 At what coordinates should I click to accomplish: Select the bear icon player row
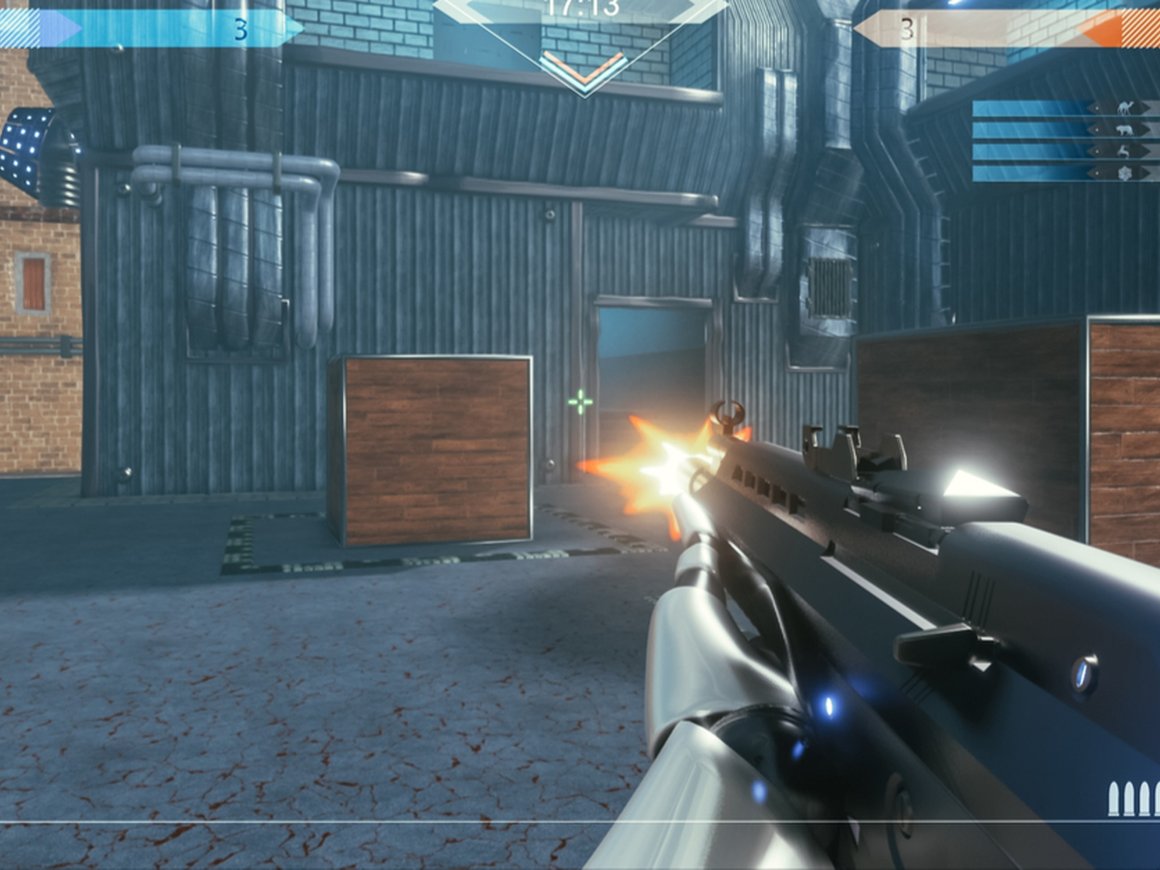1065,130
